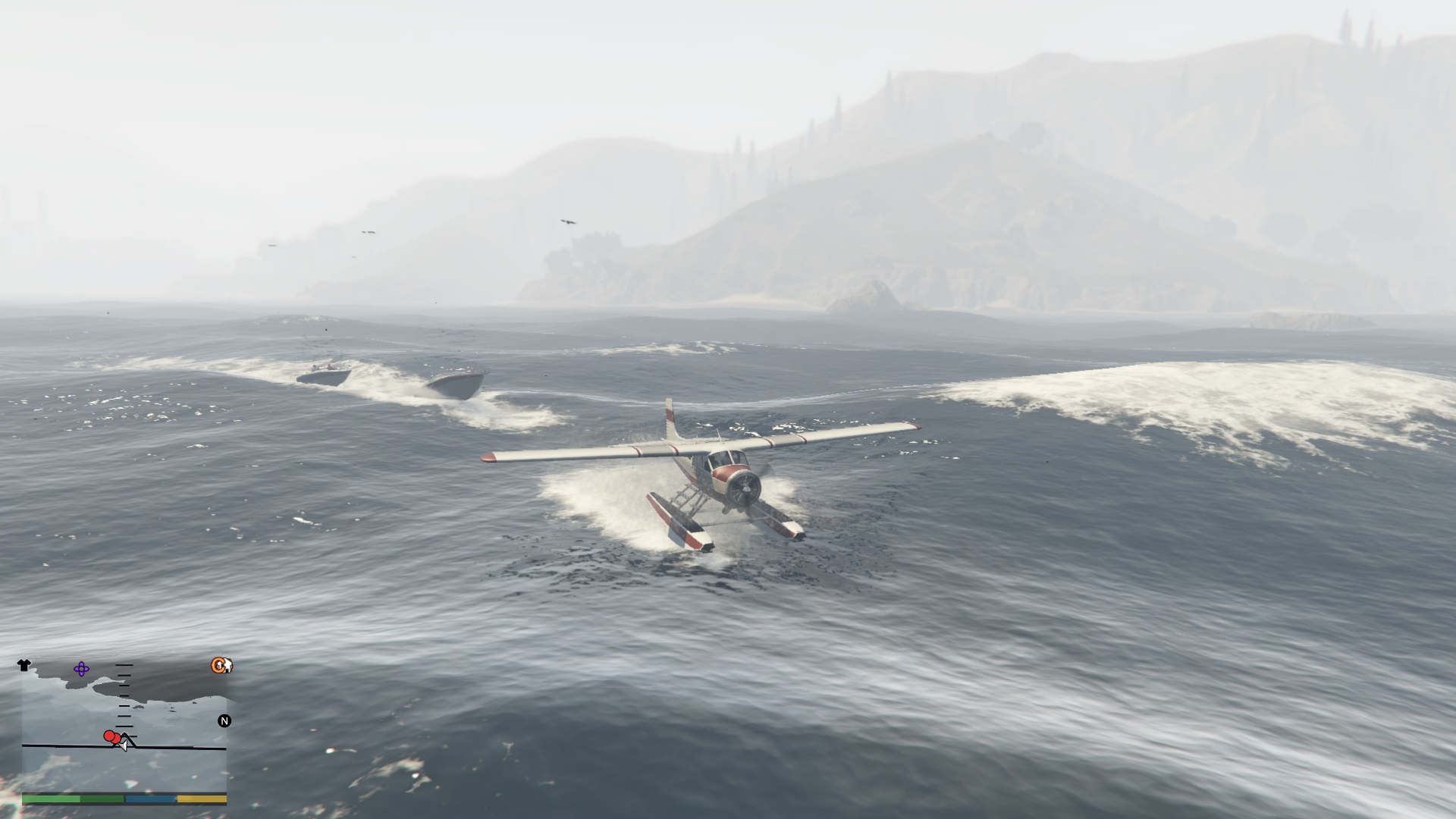Screen dimensions: 1456x819
Task: Click the green health bar segment
Action: pos(51,799)
